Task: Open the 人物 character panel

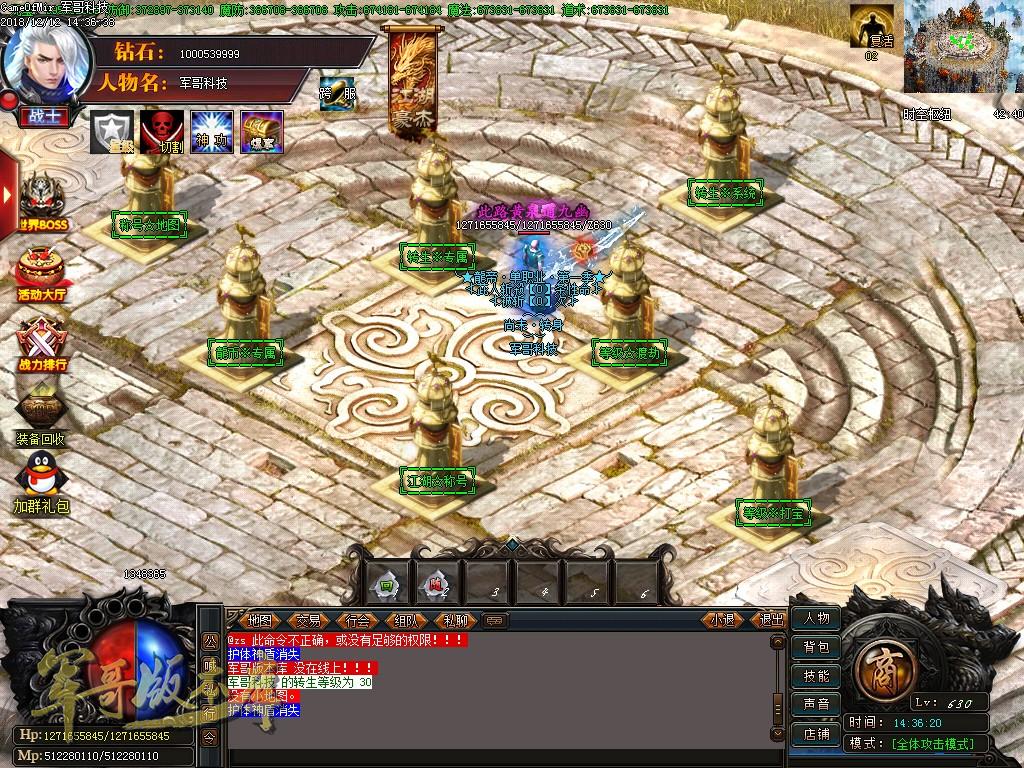Action: tap(816, 618)
